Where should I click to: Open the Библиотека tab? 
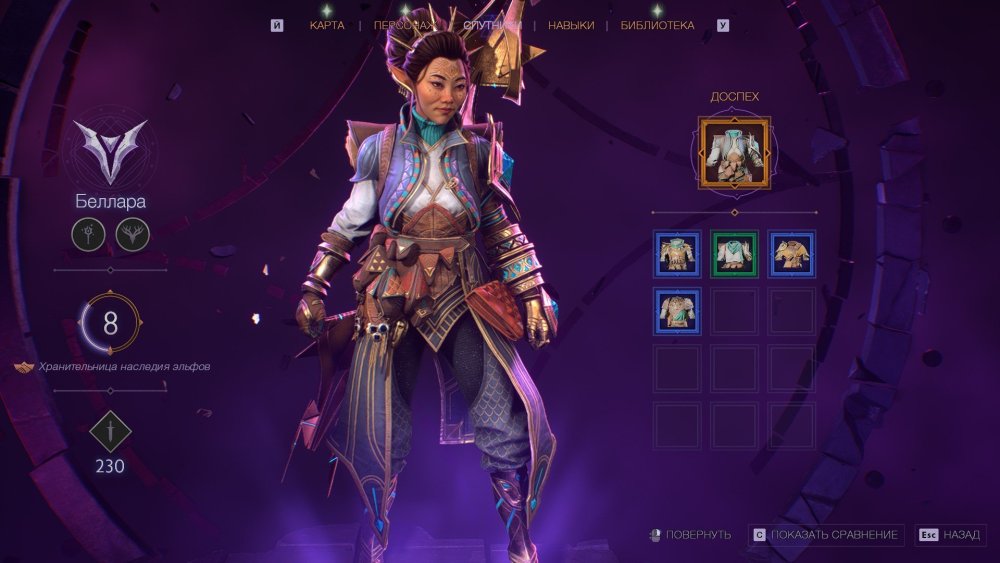[x=657, y=25]
